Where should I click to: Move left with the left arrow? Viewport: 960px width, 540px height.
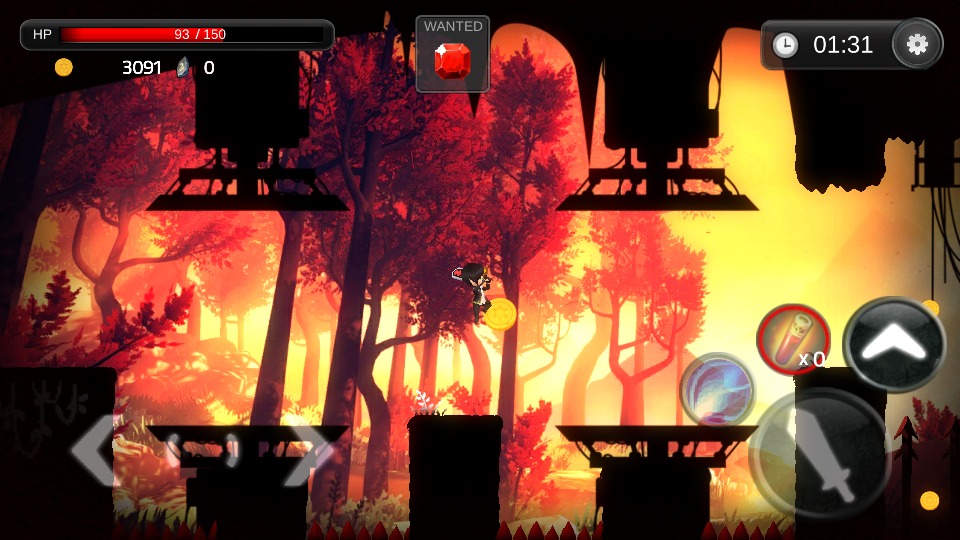(97, 451)
